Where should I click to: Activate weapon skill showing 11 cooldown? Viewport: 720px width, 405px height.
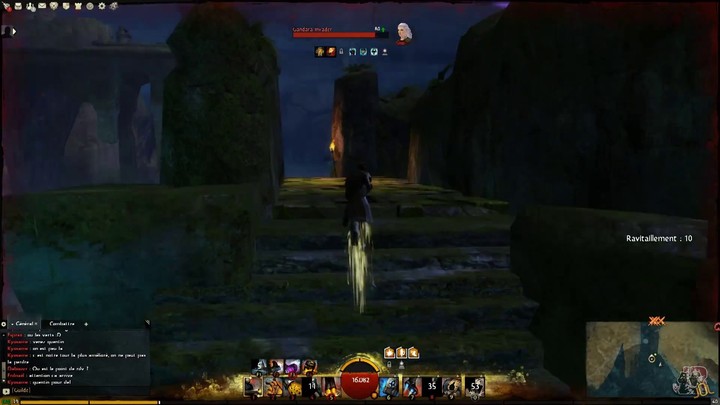pos(313,385)
